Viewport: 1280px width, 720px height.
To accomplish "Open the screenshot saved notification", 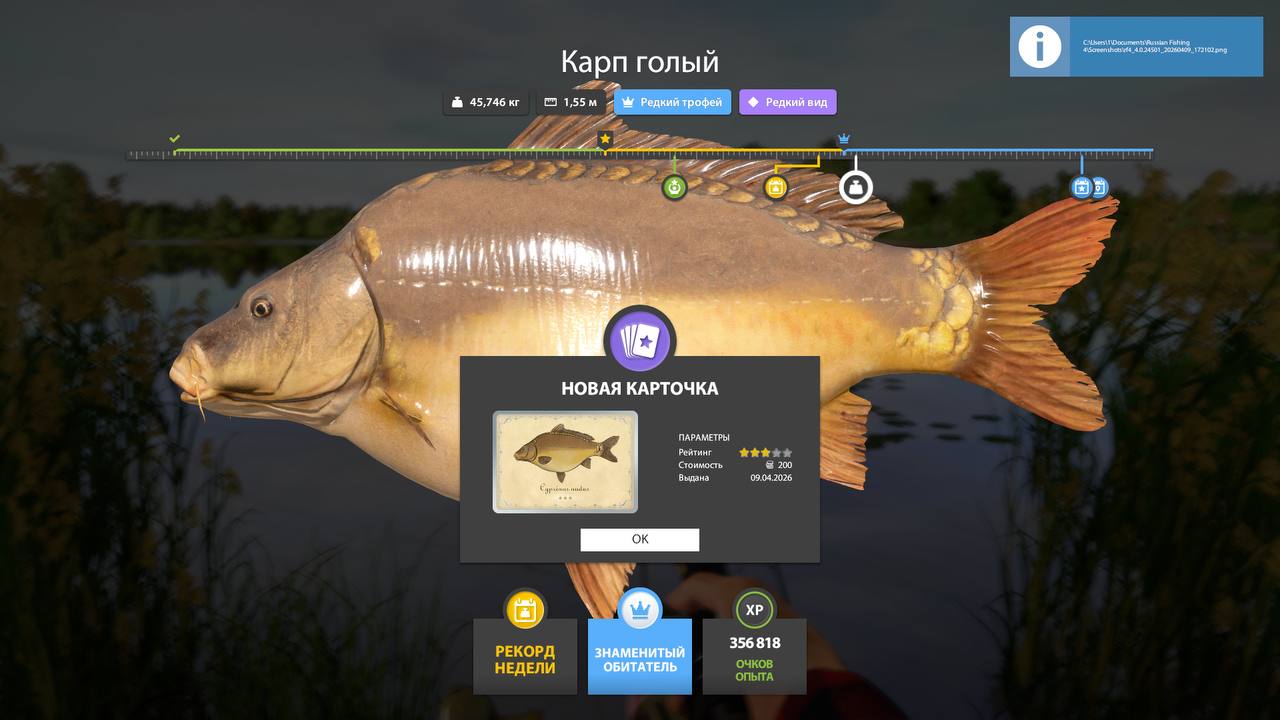I will (x=1136, y=47).
